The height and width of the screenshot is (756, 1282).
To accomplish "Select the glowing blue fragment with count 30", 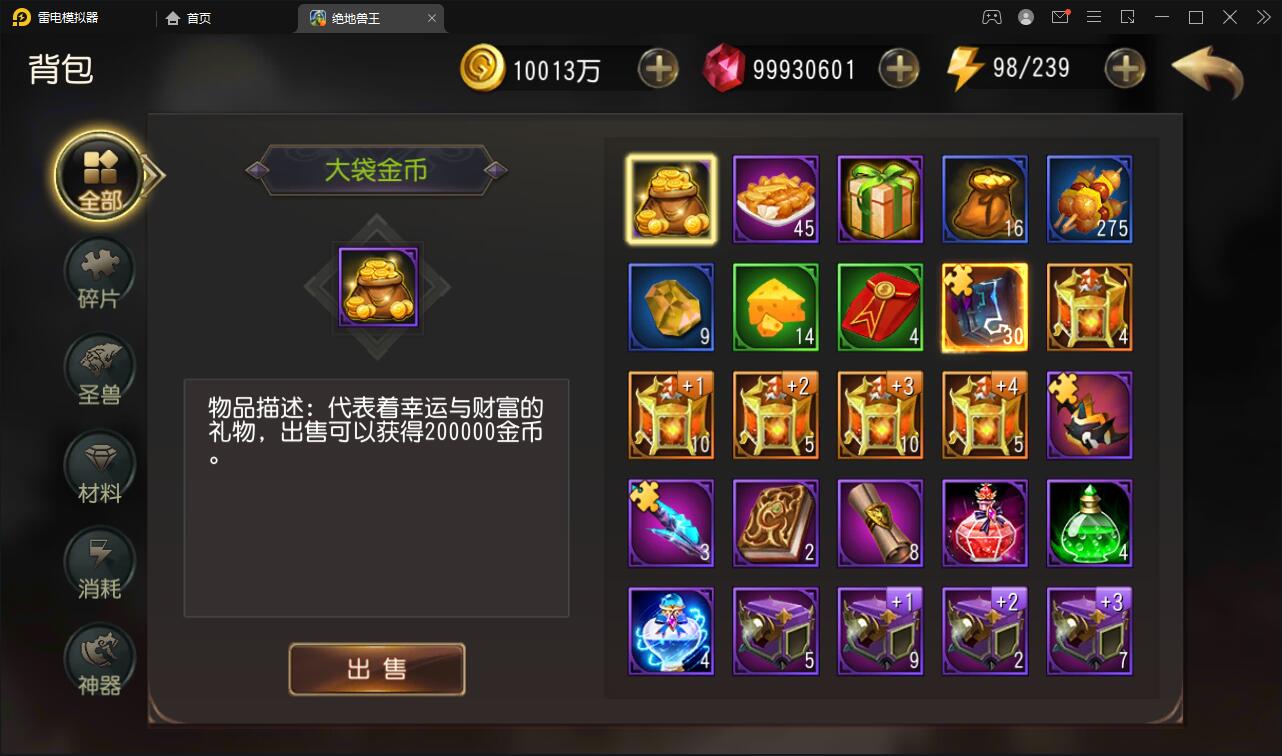I will [x=984, y=307].
